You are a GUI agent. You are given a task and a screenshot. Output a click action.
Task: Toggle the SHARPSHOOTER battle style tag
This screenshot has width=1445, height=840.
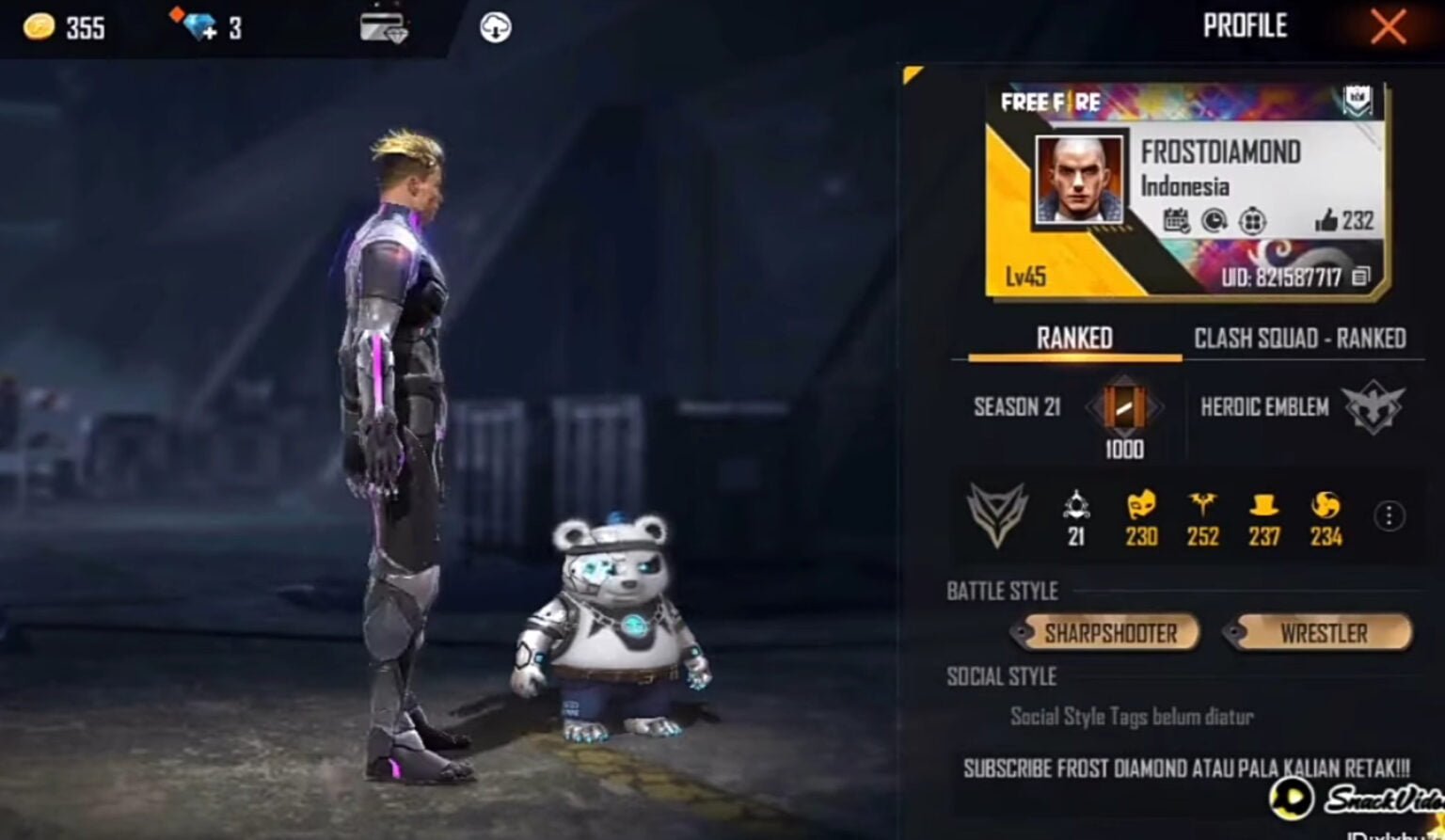tap(1106, 633)
